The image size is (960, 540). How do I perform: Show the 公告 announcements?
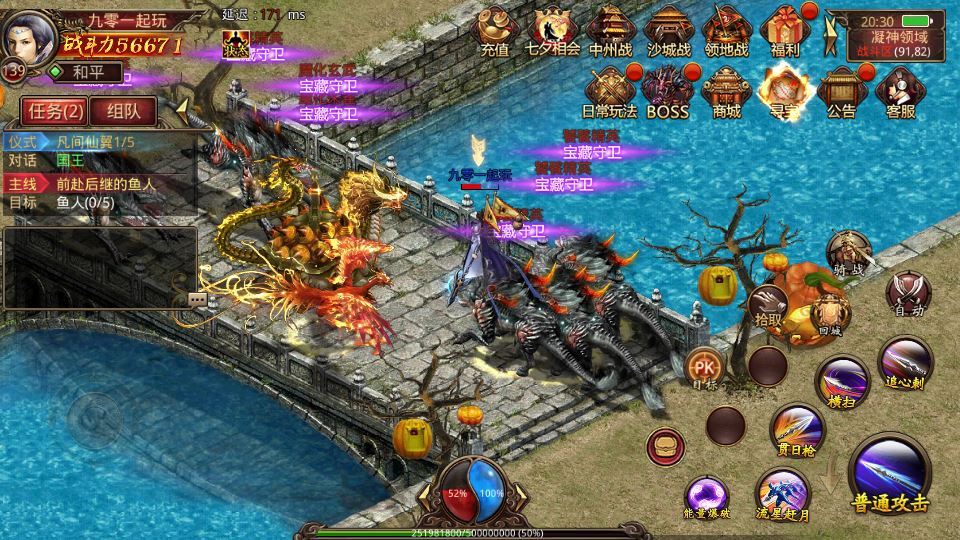tap(841, 92)
